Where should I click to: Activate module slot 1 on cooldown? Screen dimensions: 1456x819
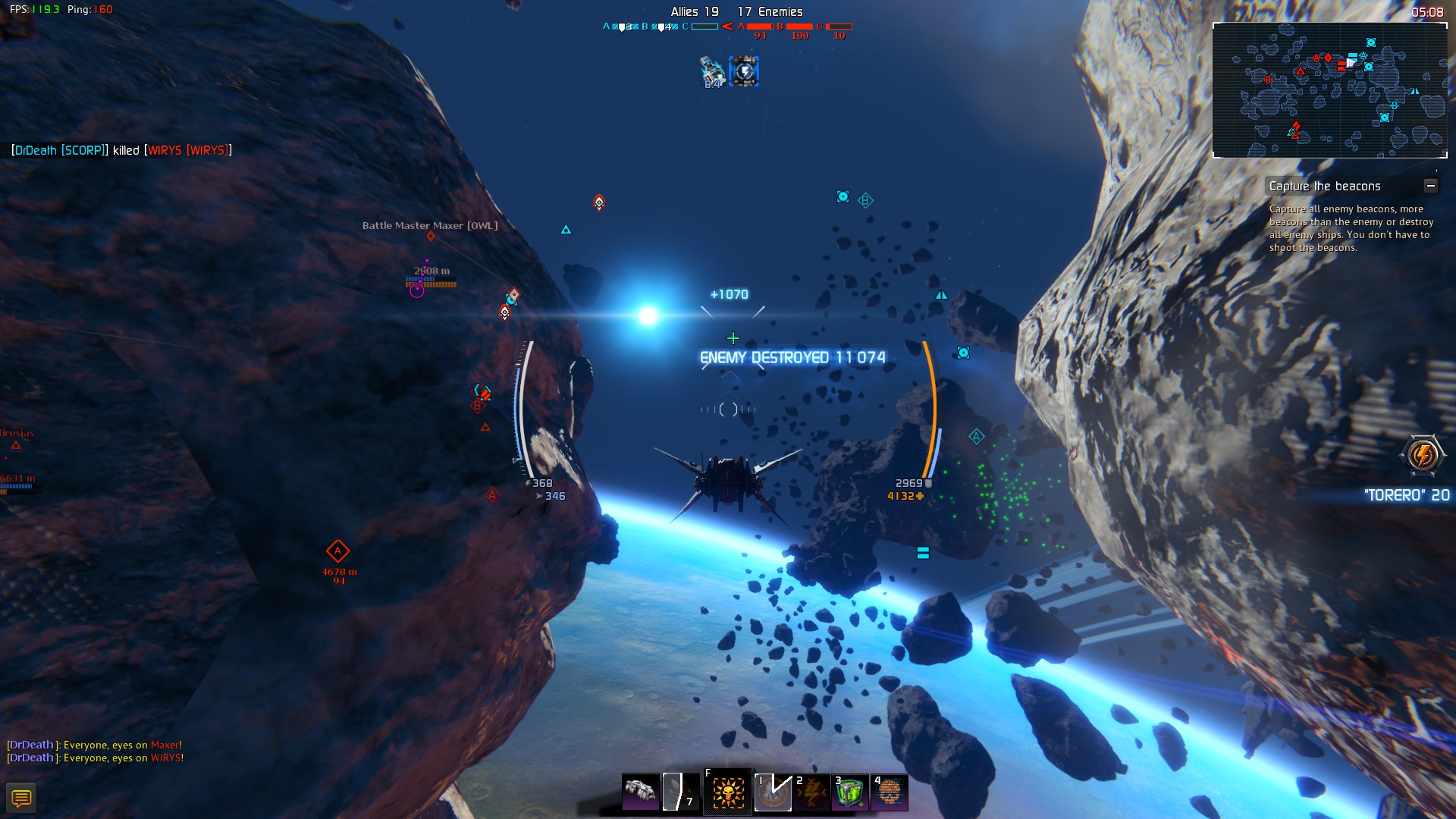click(773, 792)
